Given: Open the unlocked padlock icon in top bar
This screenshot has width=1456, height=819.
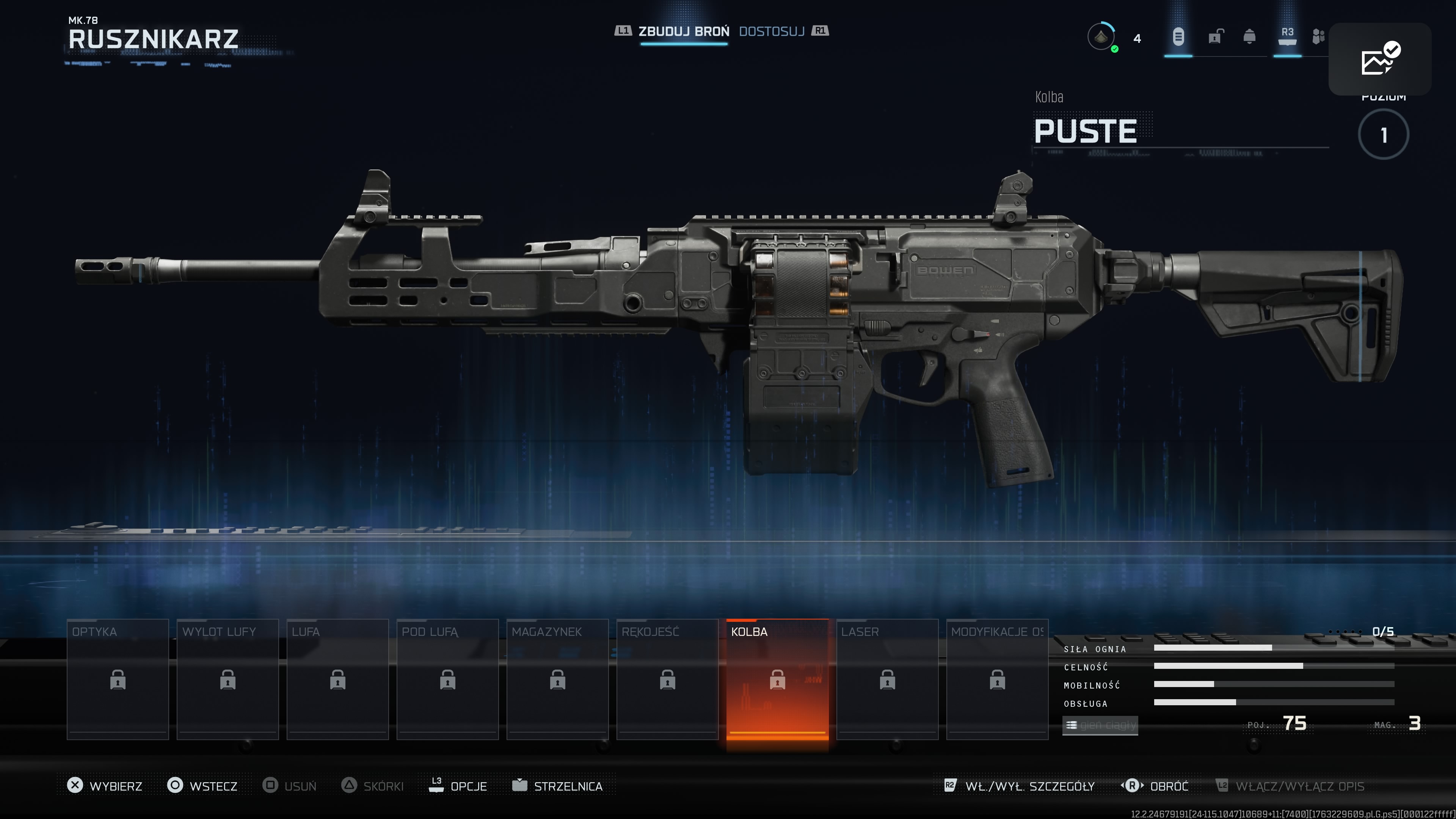Looking at the screenshot, I should (x=1215, y=37).
